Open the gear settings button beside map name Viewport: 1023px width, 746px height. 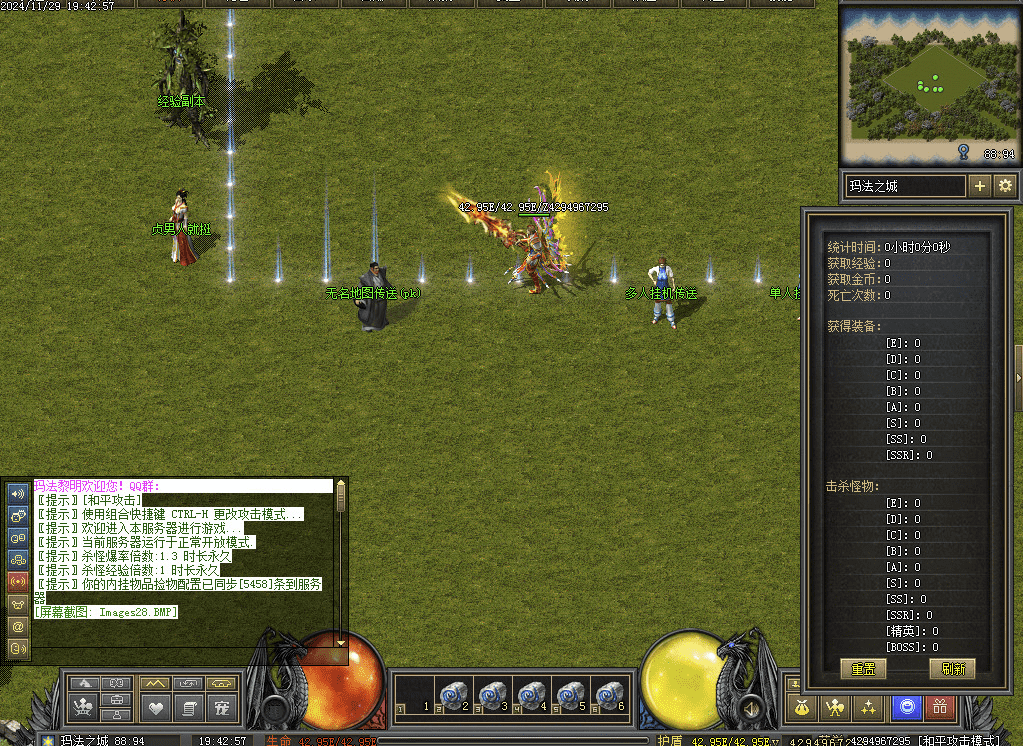tap(1005, 186)
